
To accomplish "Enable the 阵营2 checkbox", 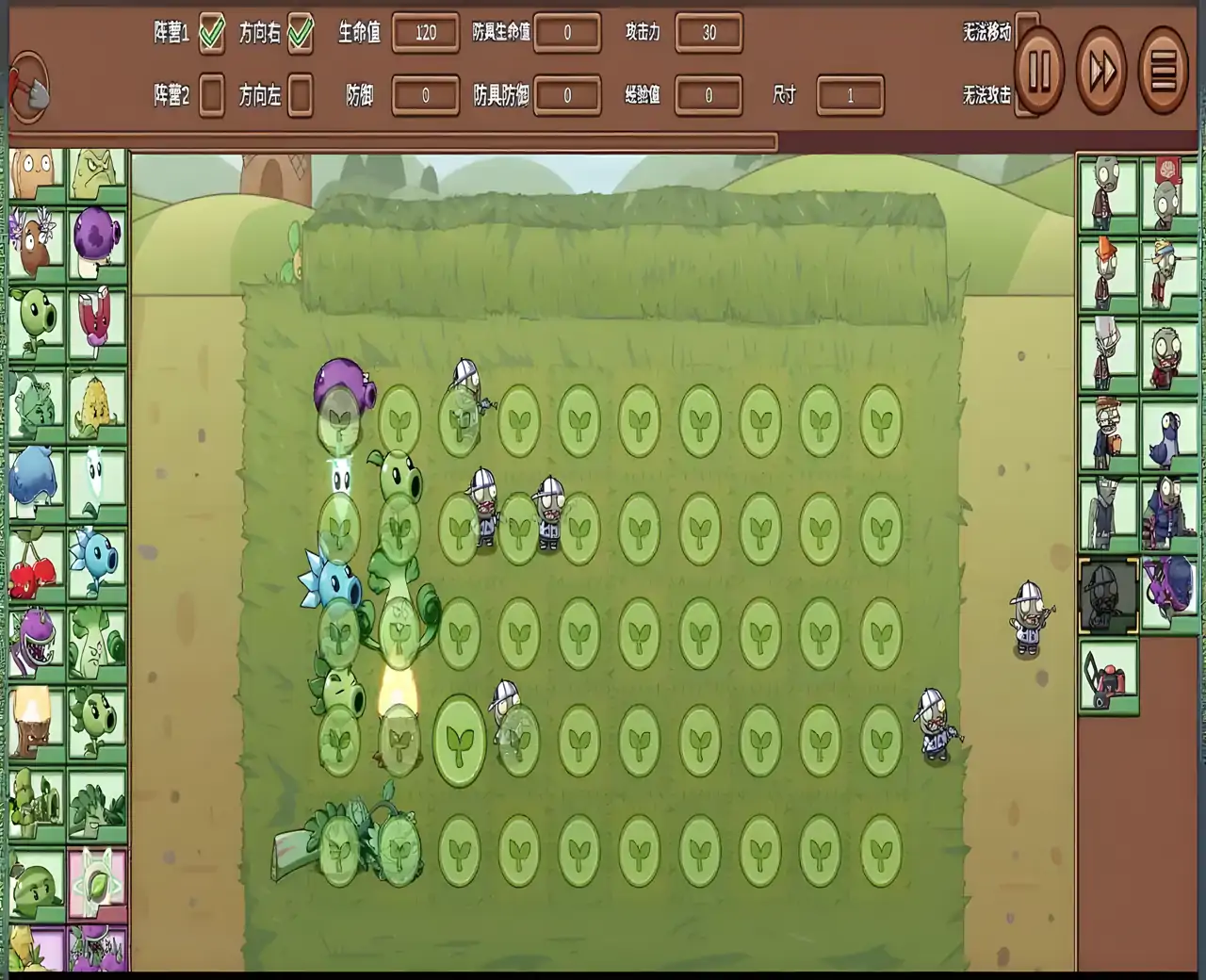I will coord(211,95).
